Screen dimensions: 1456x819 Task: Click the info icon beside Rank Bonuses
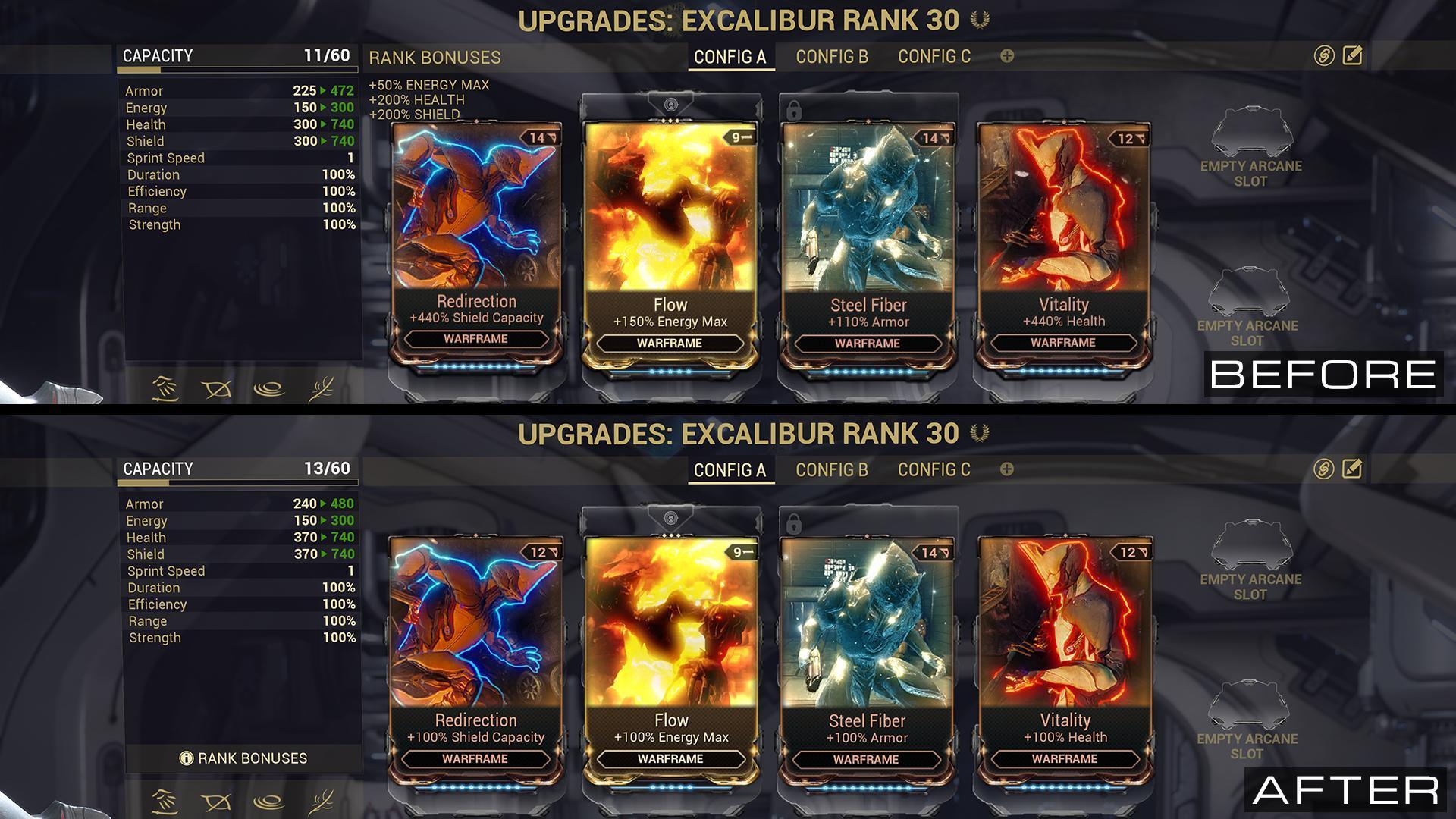click(x=187, y=758)
